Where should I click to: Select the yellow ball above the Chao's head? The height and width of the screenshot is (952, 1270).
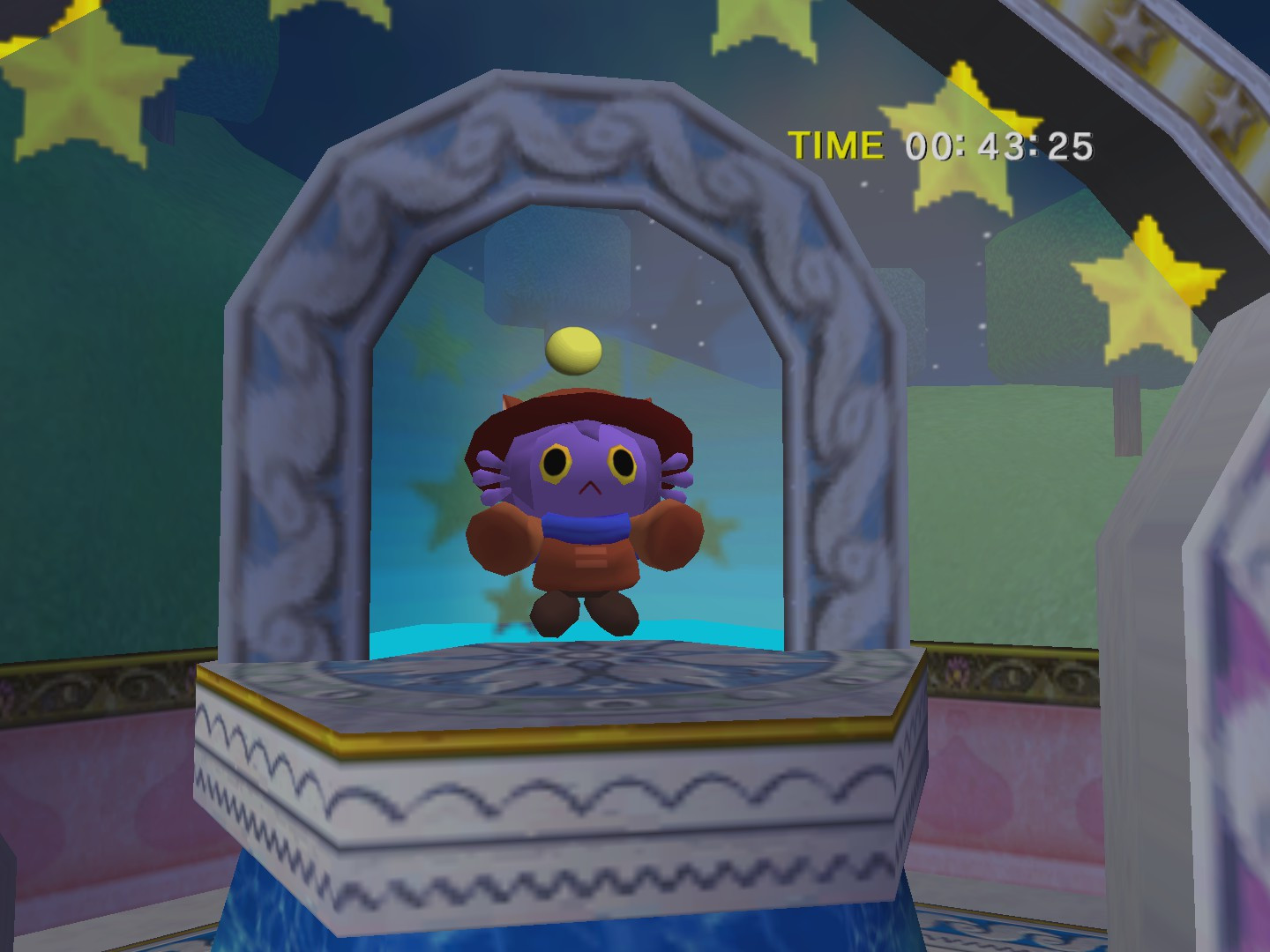coord(572,349)
